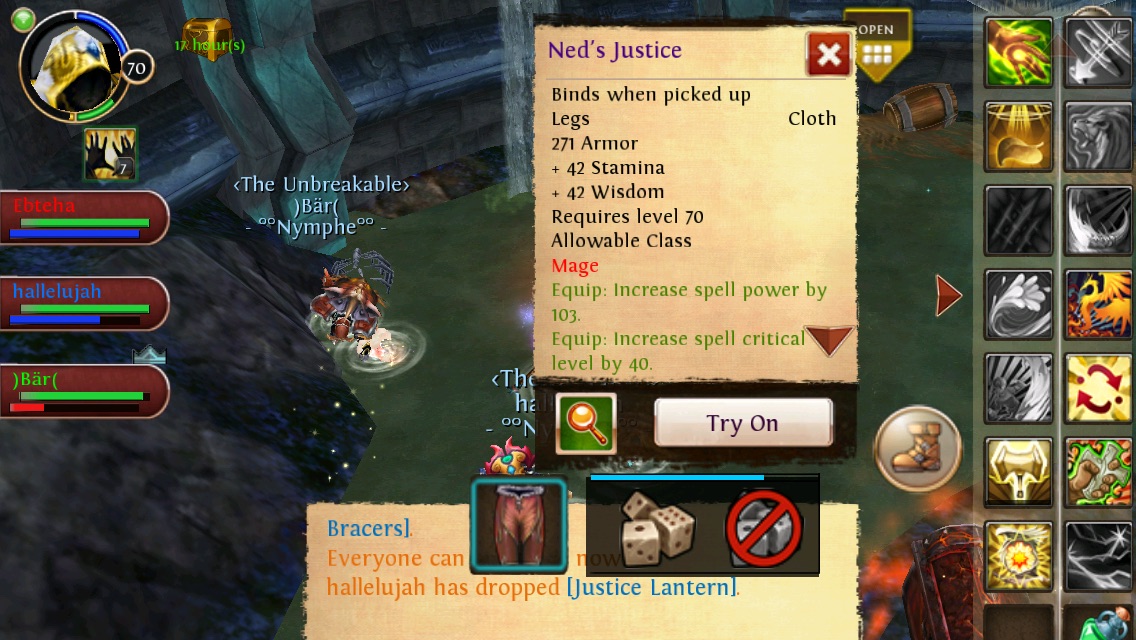Screen dimensions: 1136x640
Task: Select party member Ebteha's frame
Action: (84, 218)
